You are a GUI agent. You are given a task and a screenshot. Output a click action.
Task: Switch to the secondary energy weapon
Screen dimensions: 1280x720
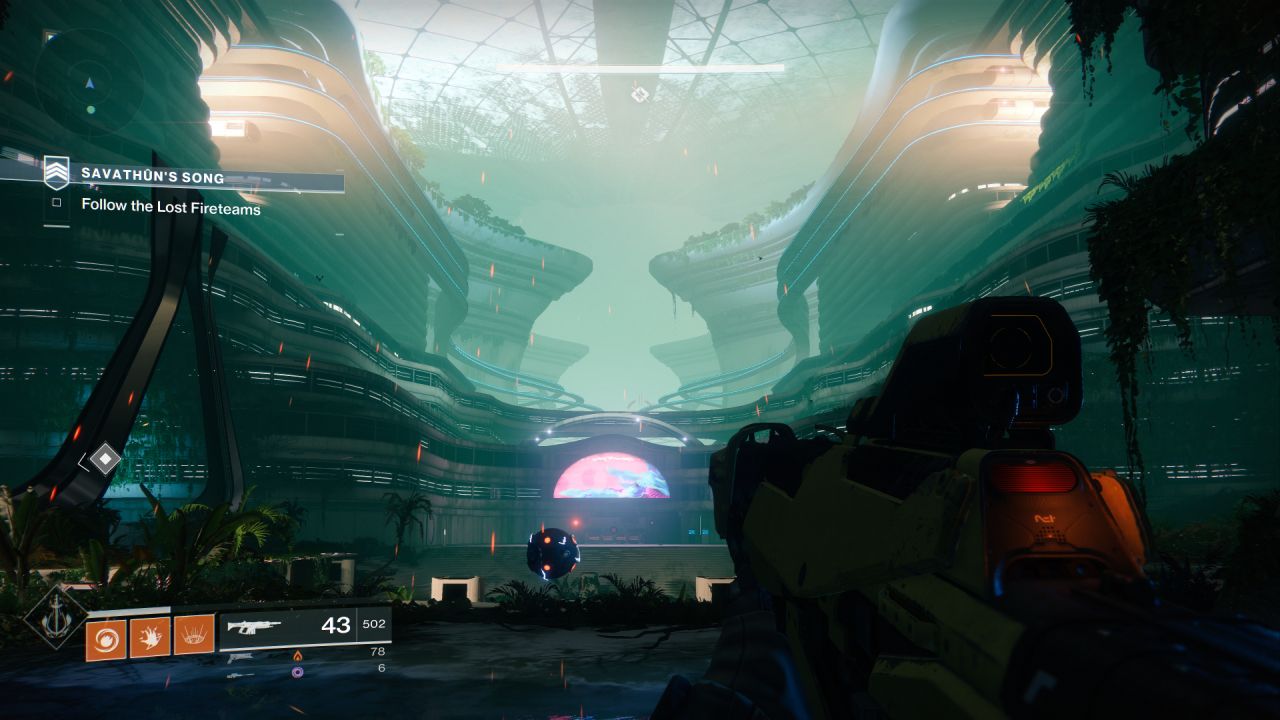(x=240, y=658)
